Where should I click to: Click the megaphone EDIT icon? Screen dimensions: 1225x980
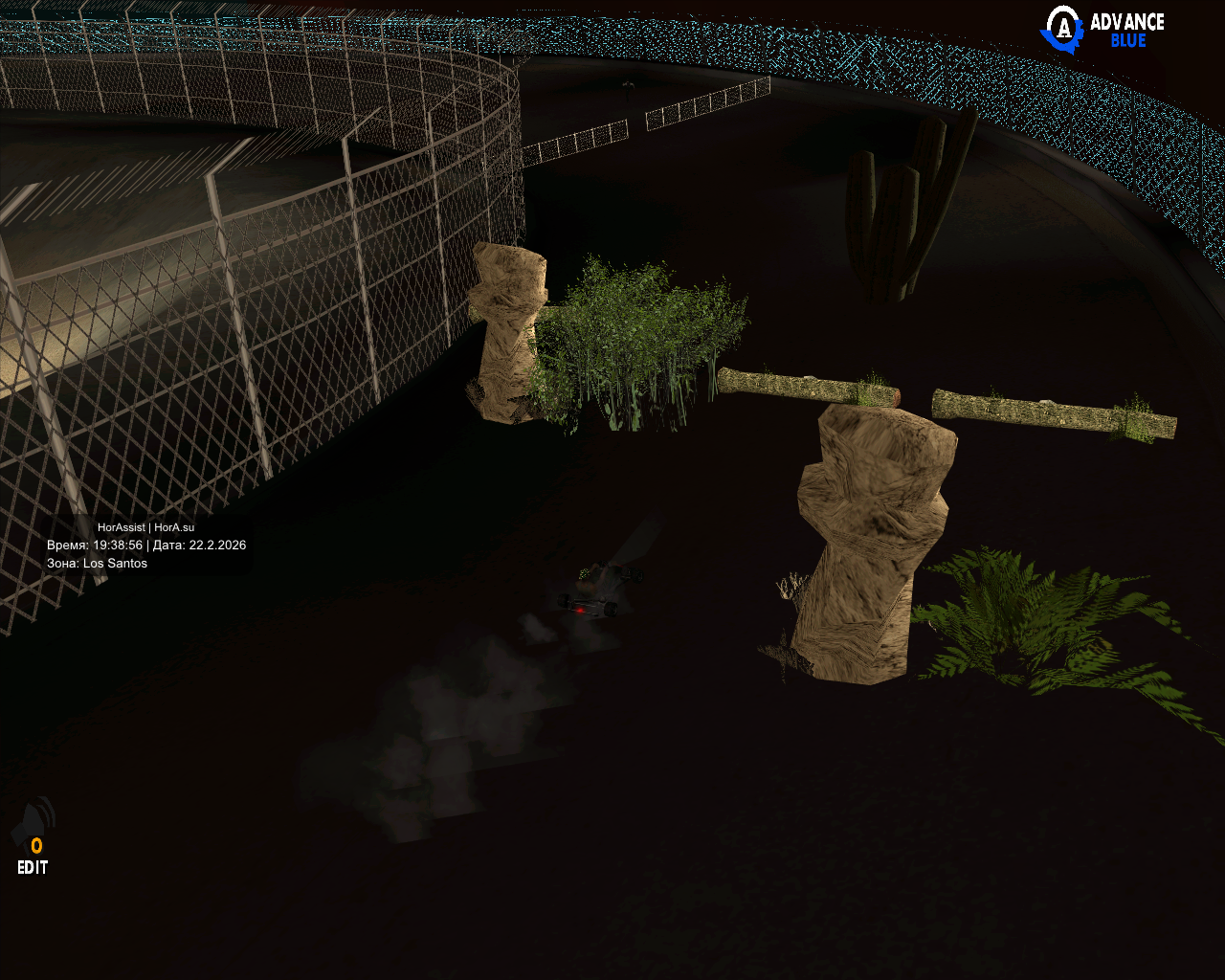pyautogui.click(x=33, y=835)
